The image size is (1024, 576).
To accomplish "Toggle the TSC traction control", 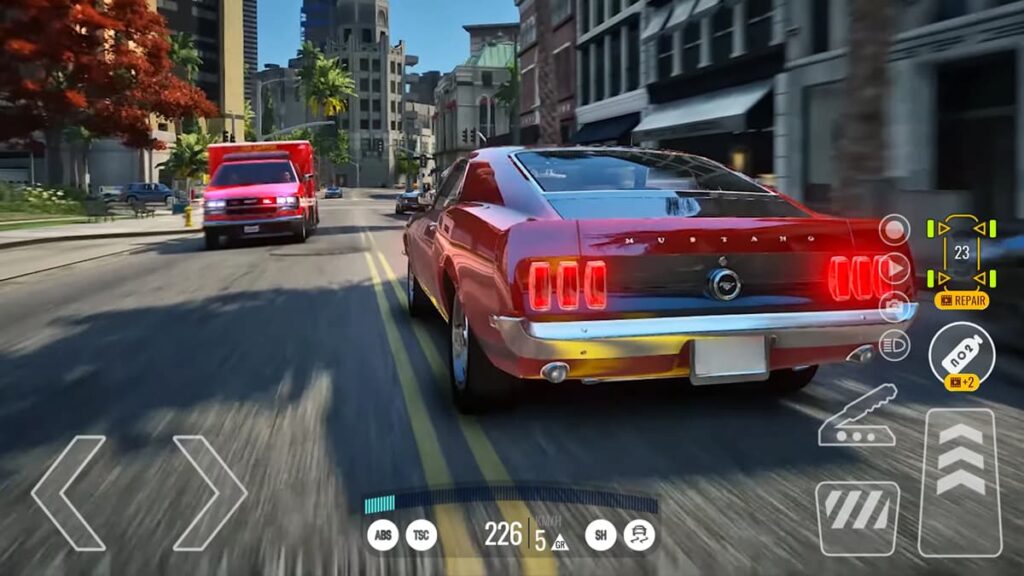I will click(421, 536).
